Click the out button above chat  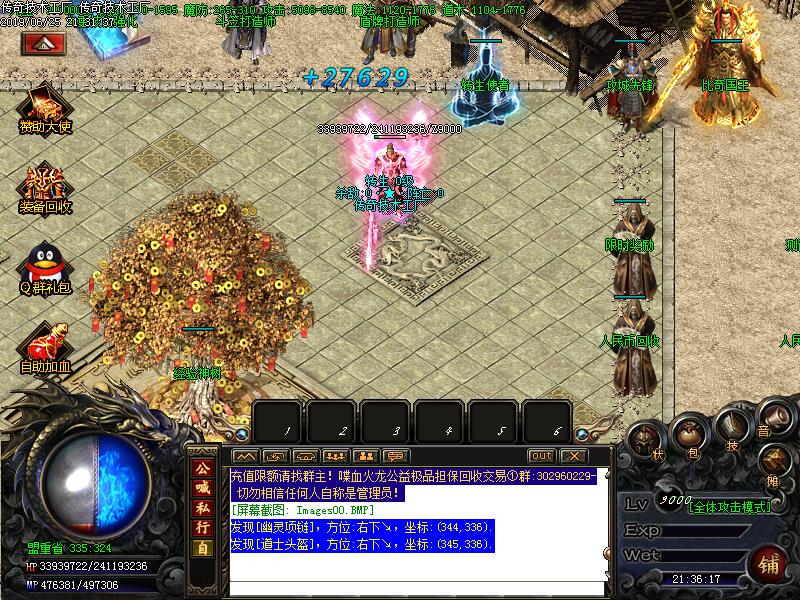pyautogui.click(x=541, y=456)
